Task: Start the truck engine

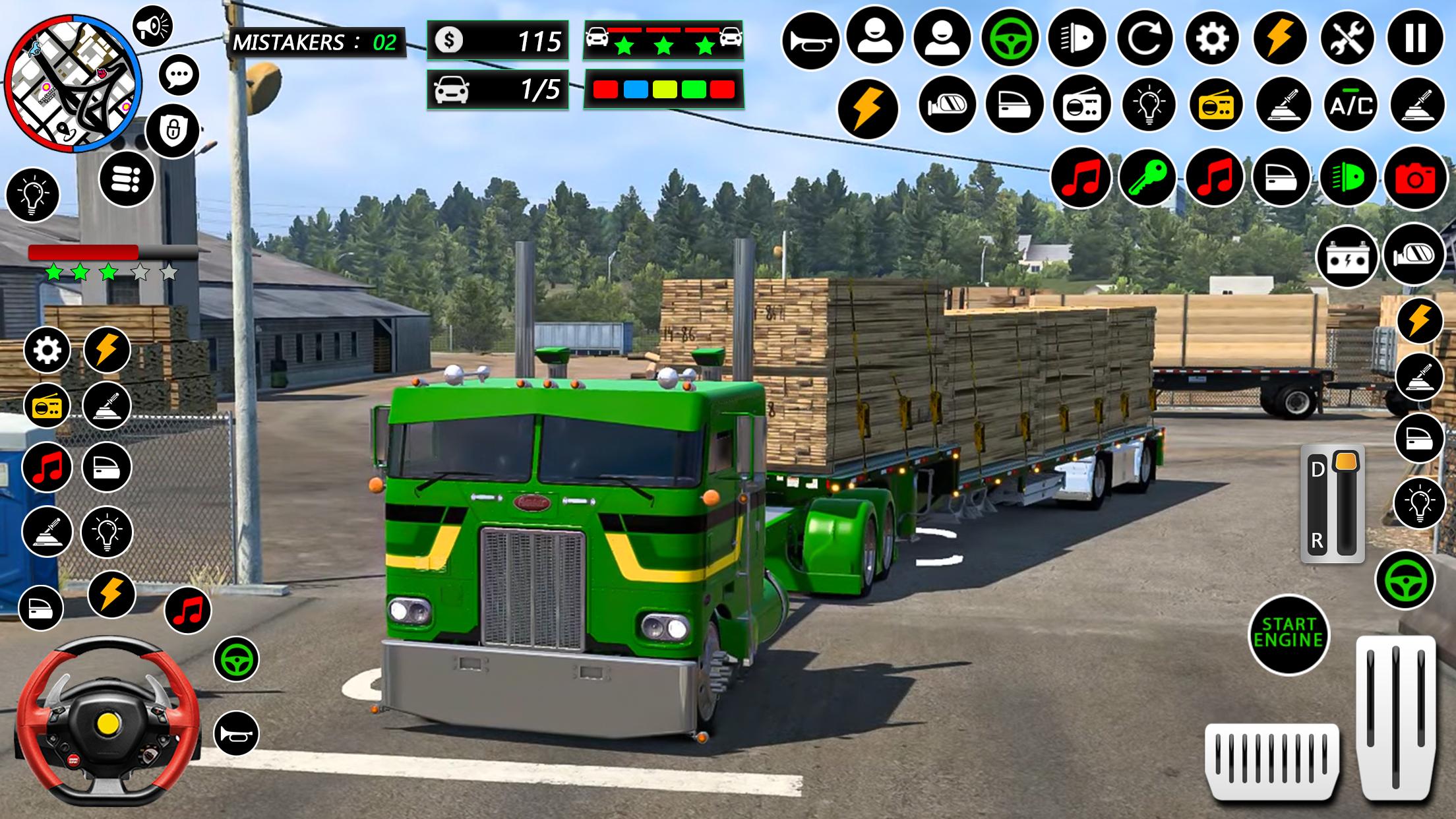Action: [x=1289, y=634]
